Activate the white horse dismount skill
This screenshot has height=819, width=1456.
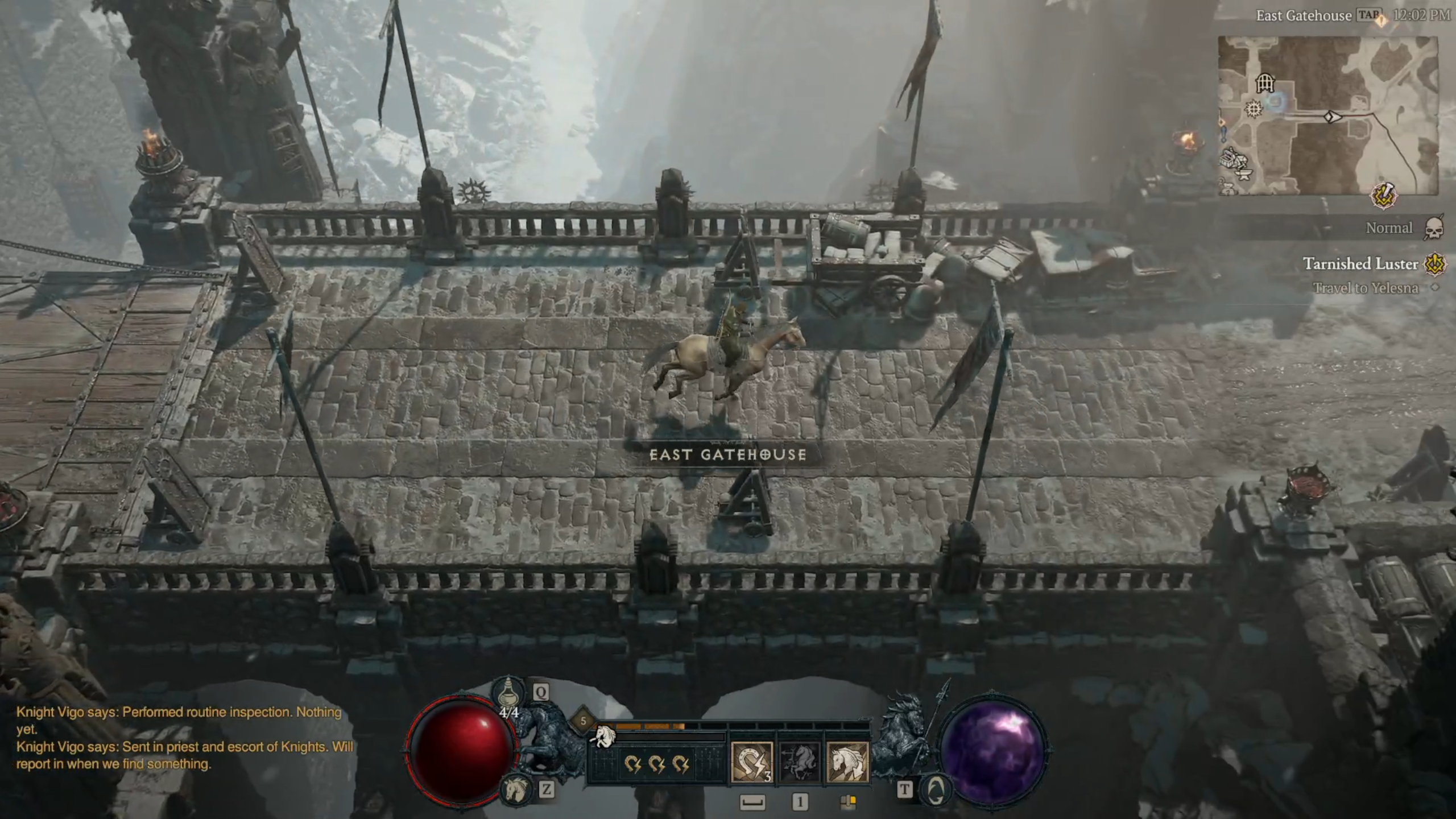847,762
